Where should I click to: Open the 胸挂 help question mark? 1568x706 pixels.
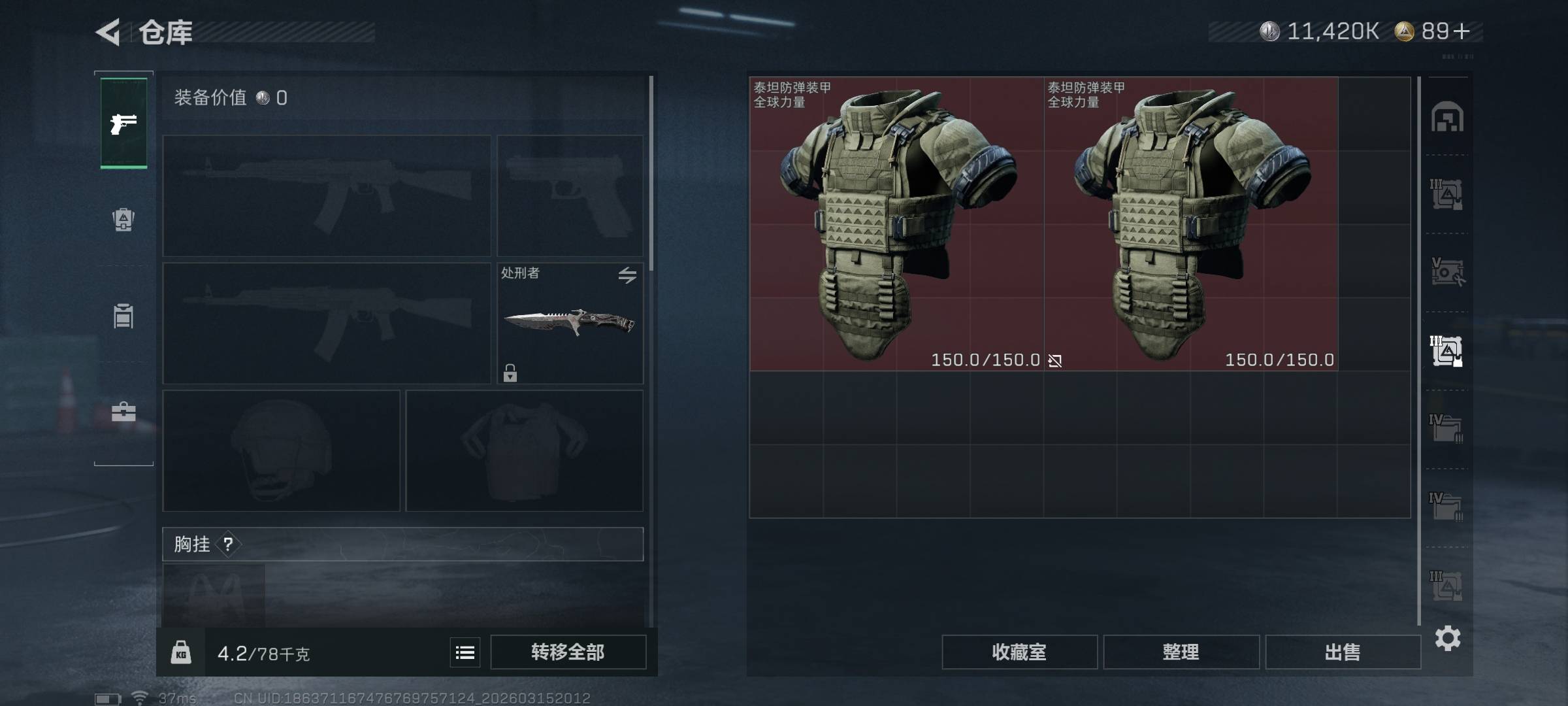point(228,544)
